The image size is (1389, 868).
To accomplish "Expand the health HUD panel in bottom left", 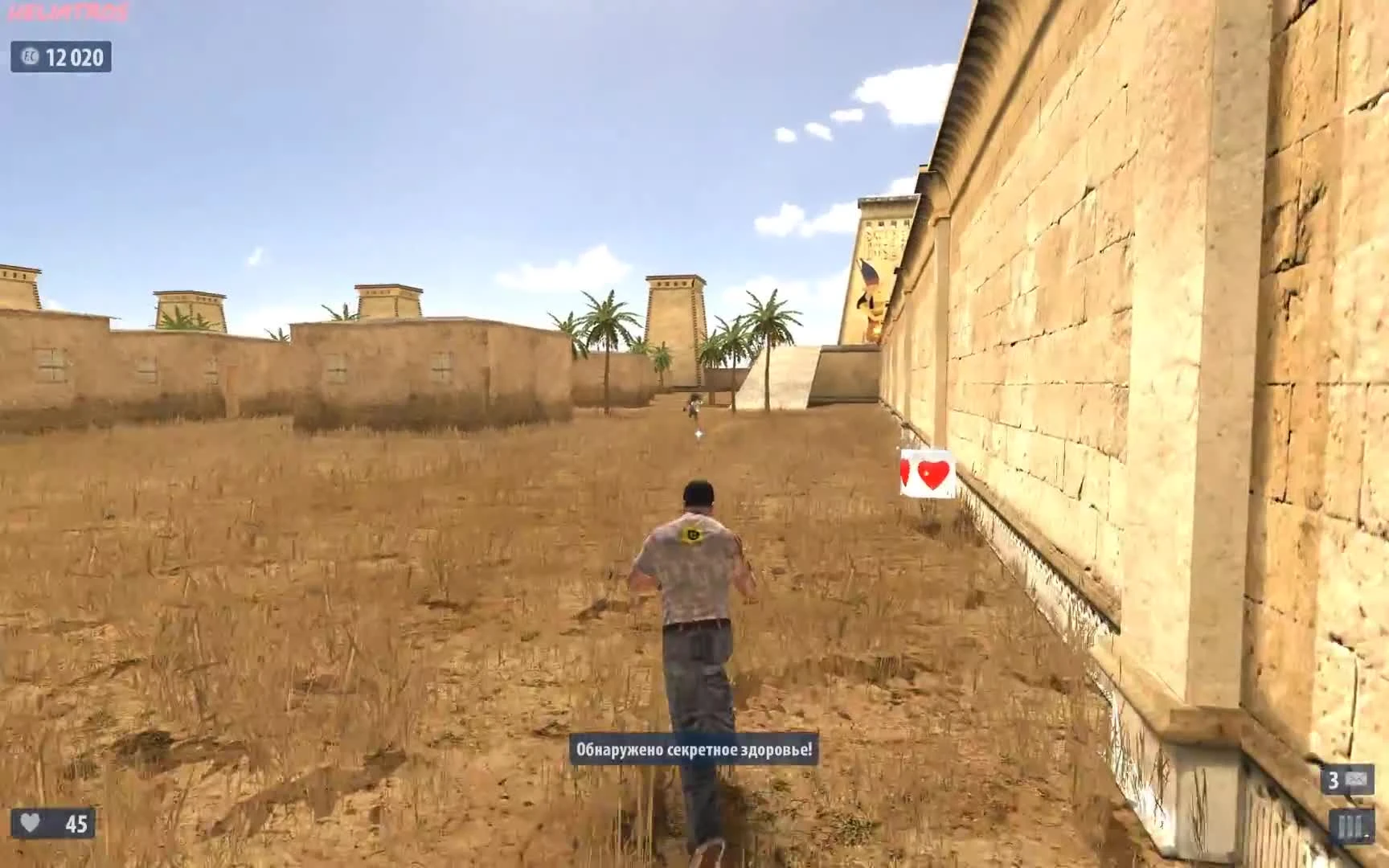I will (x=52, y=821).
